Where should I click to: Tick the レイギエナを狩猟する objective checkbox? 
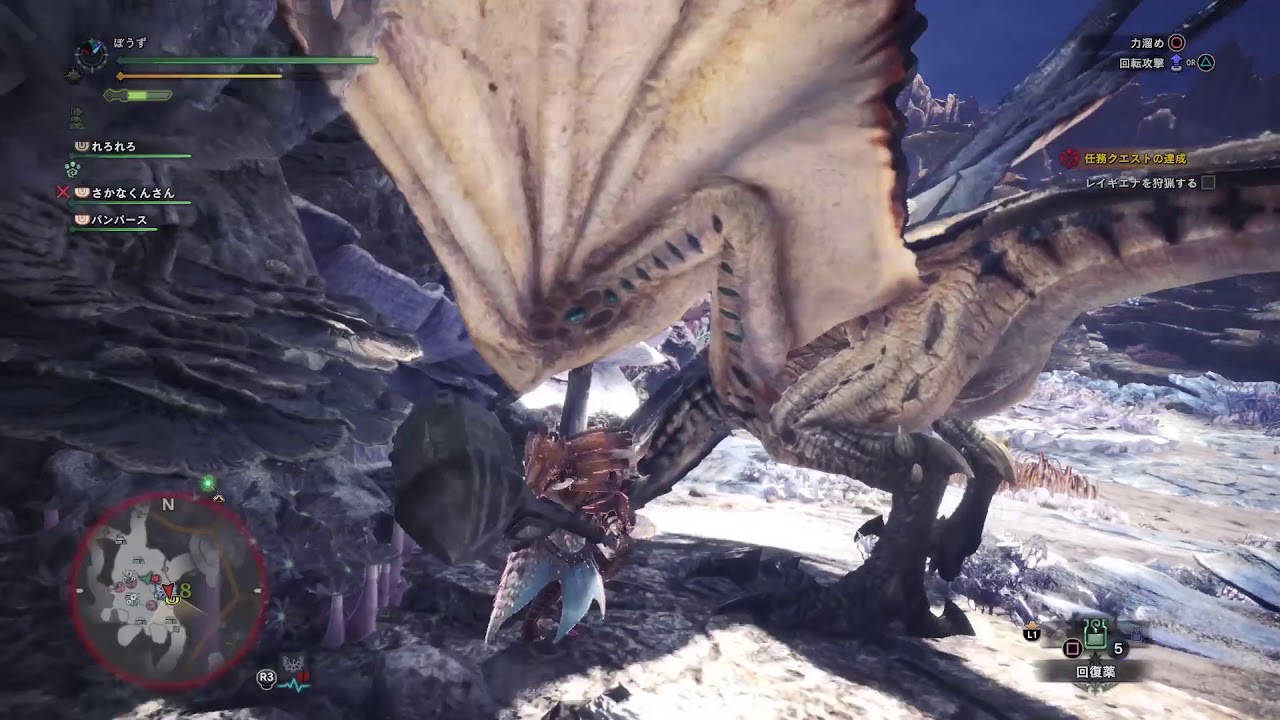(1208, 183)
